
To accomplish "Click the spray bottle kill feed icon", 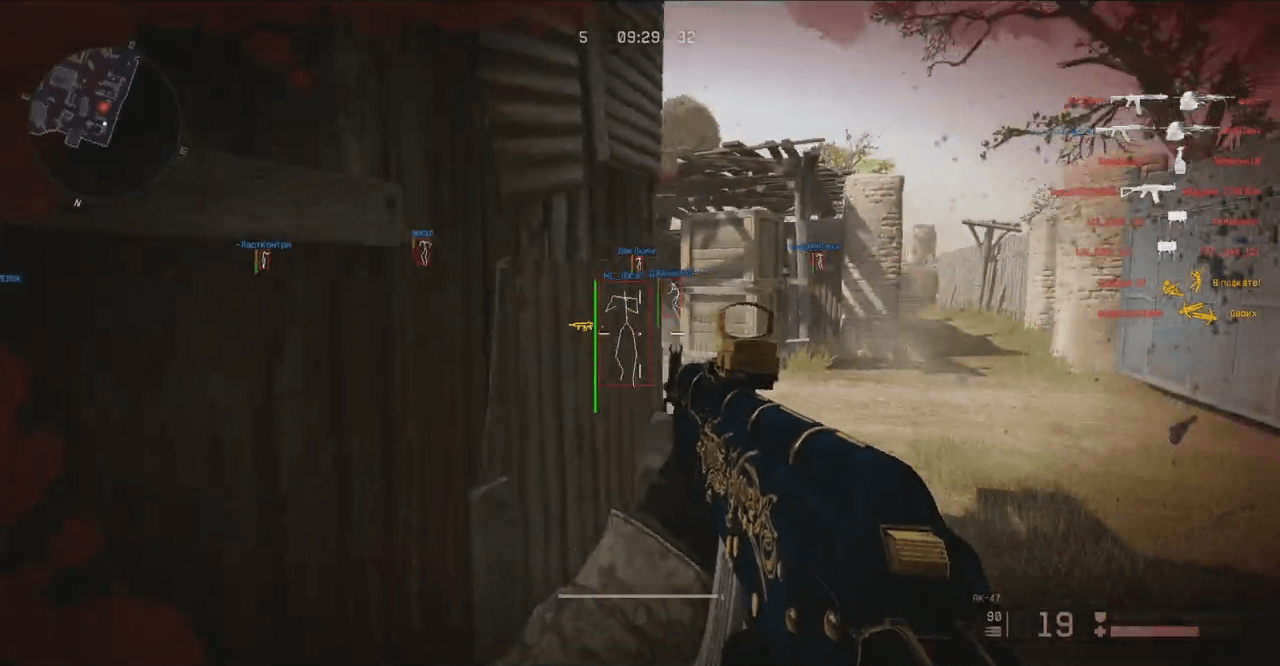I will coord(1181,160).
